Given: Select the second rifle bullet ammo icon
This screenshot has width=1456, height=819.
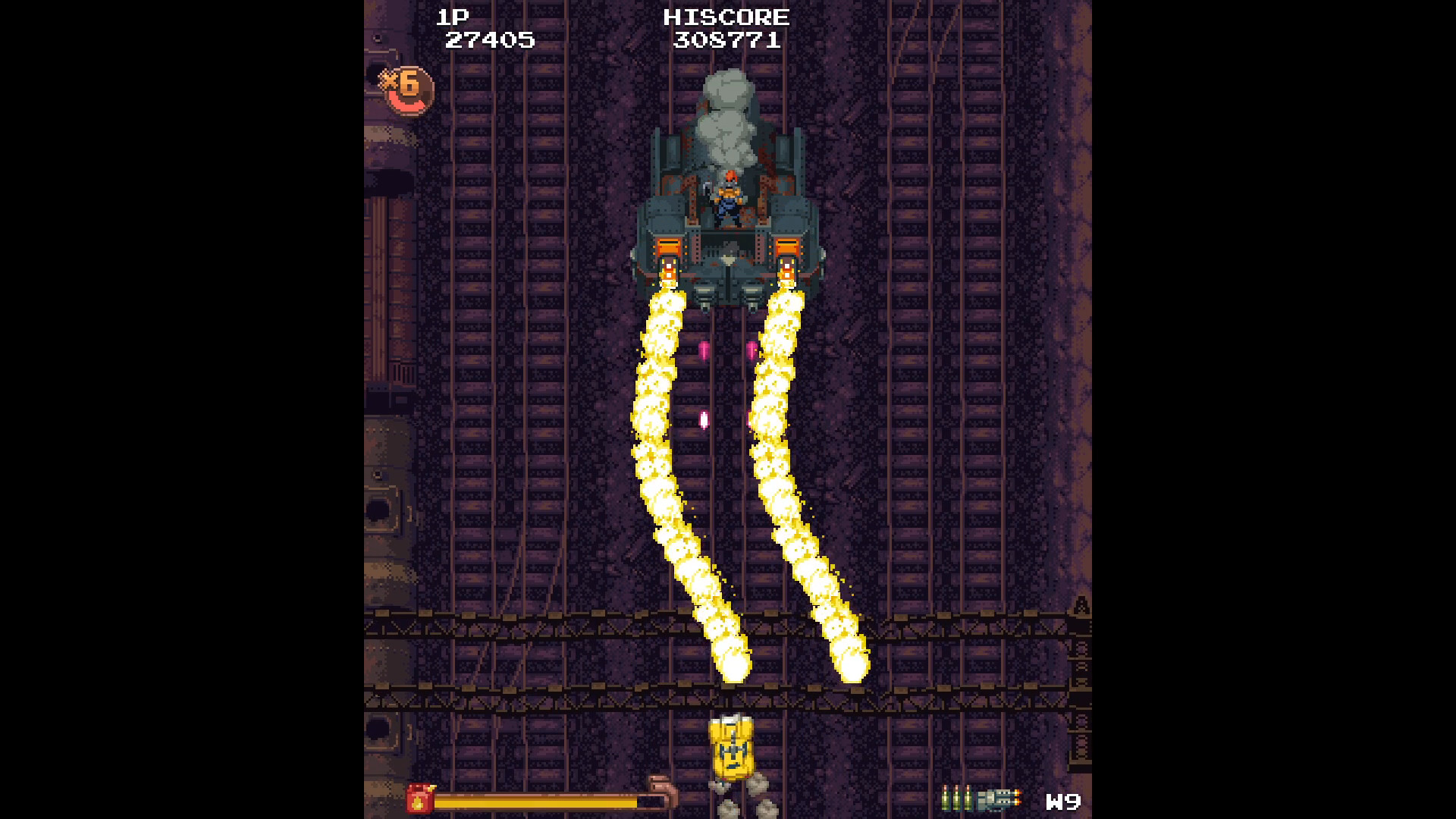Looking at the screenshot, I should 957,796.
